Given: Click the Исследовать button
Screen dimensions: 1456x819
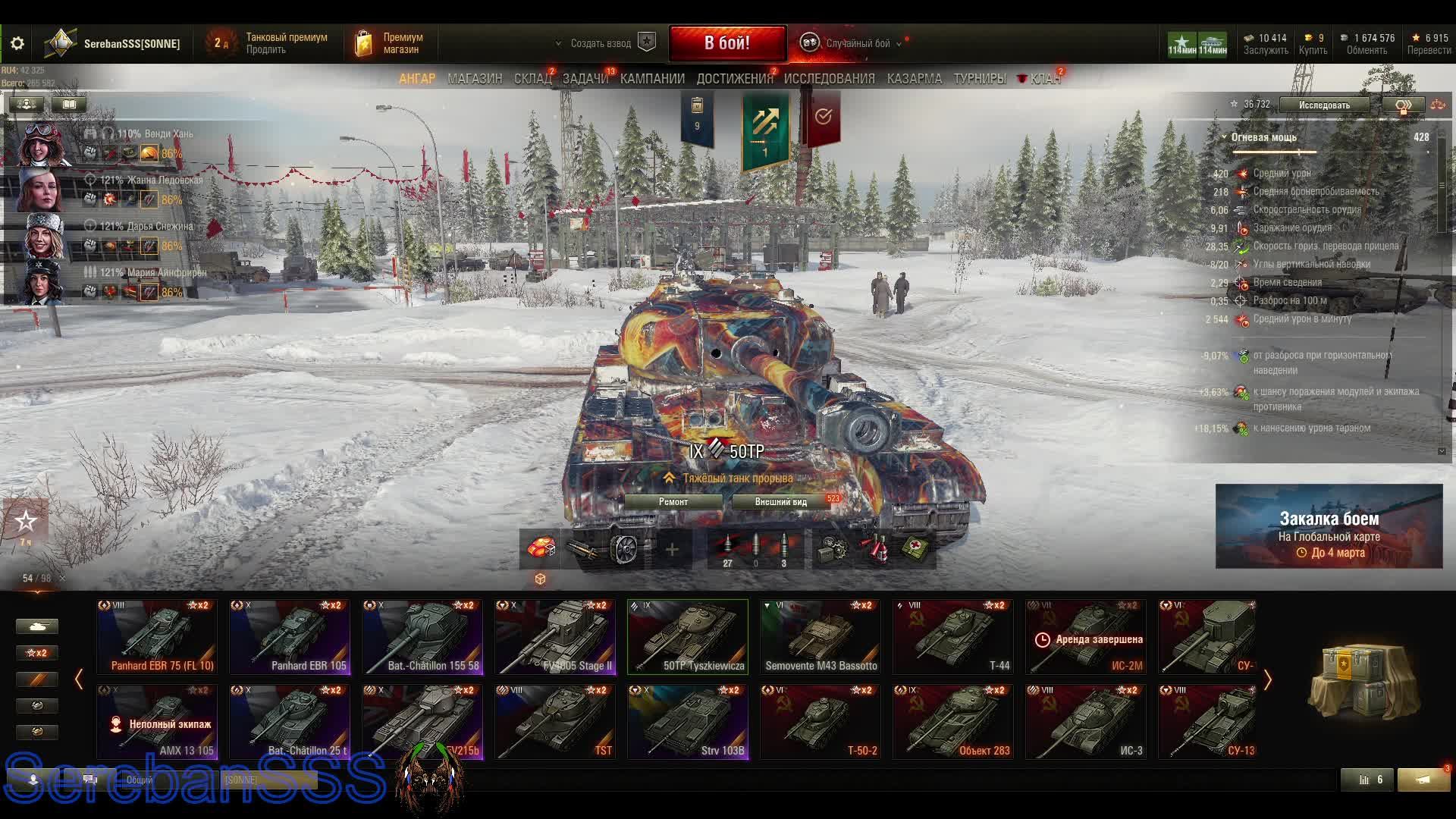Looking at the screenshot, I should [x=1324, y=105].
